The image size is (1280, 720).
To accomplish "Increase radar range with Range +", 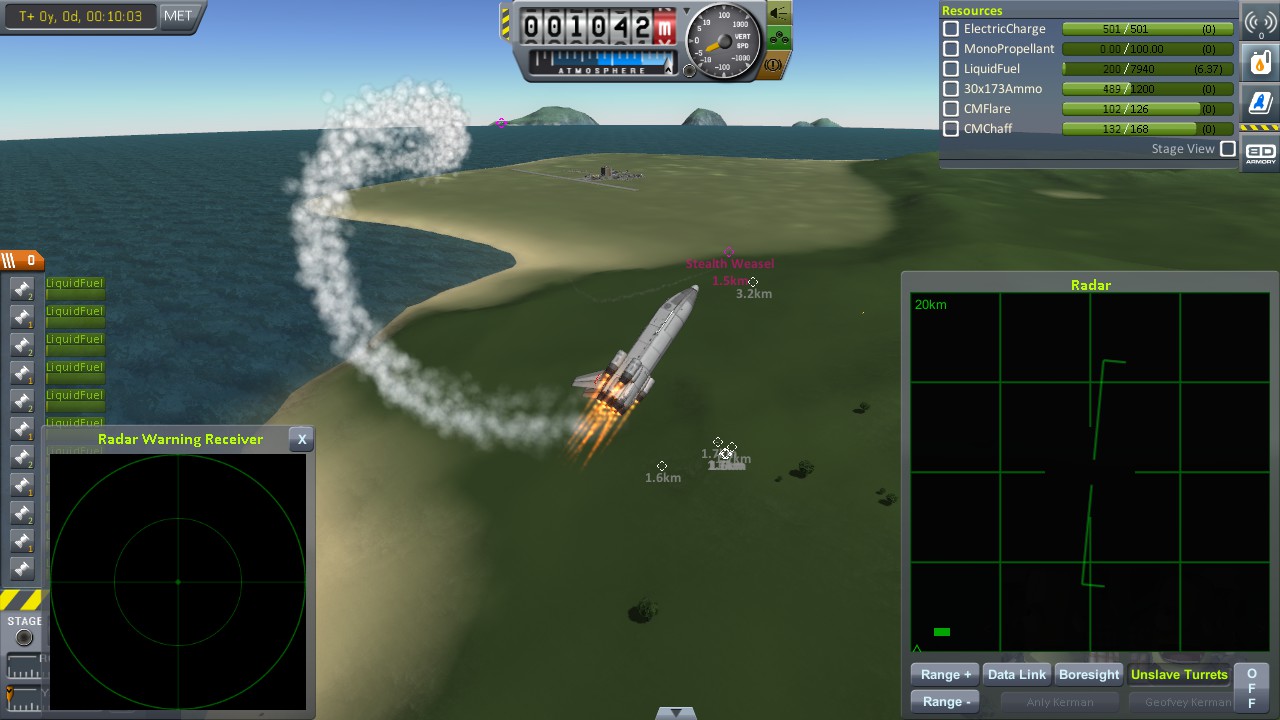I will pos(945,675).
